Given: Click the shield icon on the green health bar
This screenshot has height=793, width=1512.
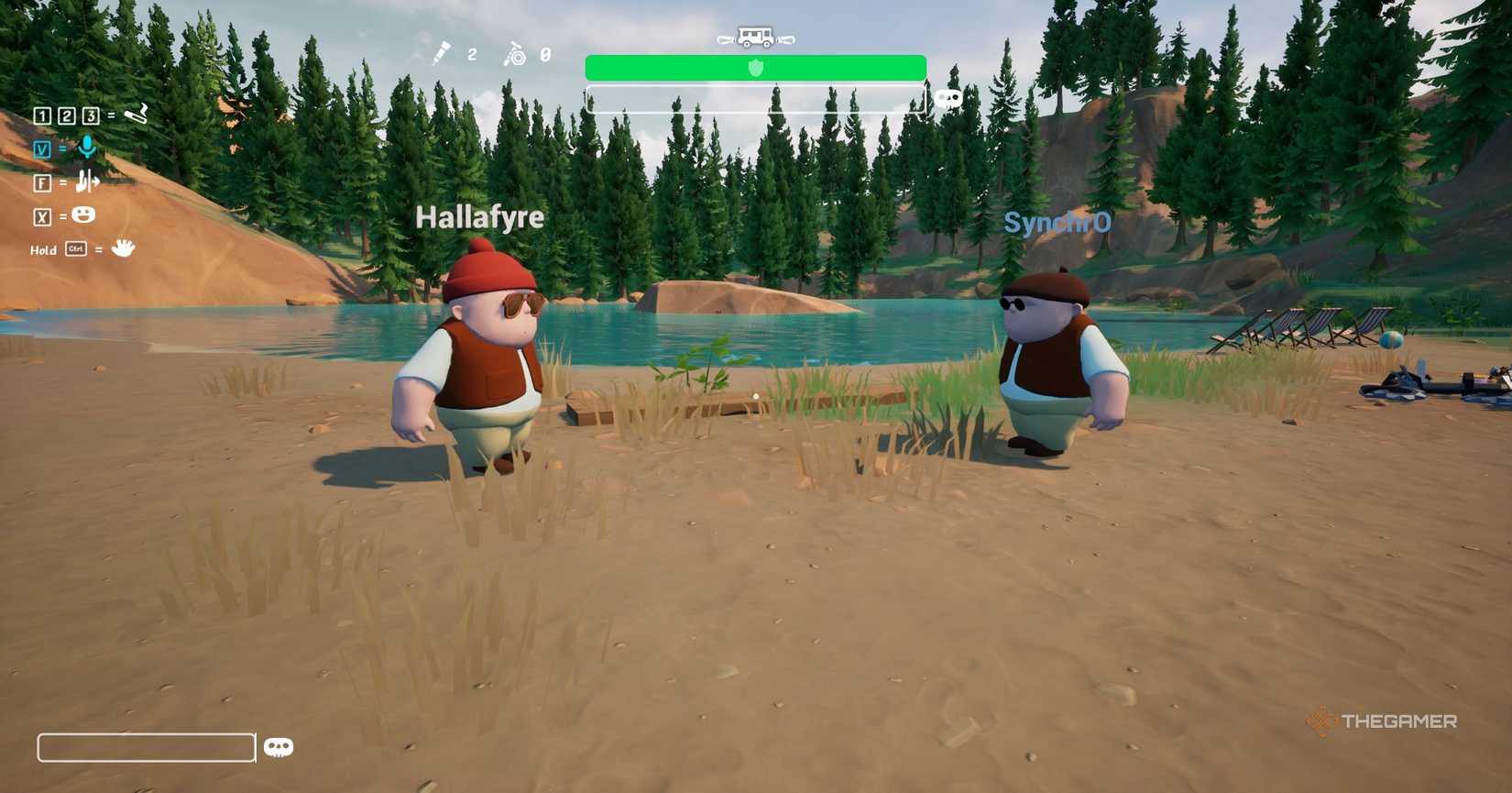Looking at the screenshot, I should click(x=754, y=68).
